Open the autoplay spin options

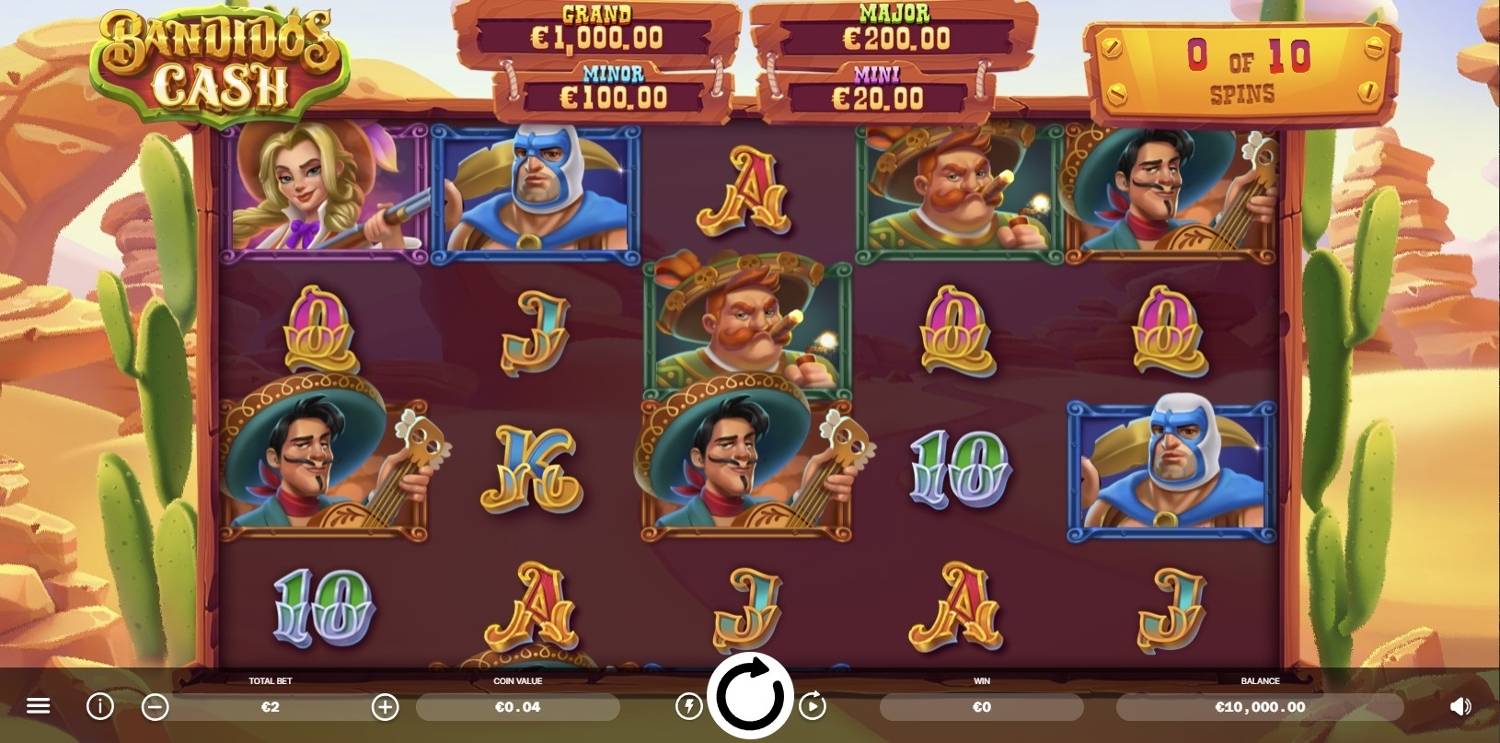pyautogui.click(x=814, y=706)
